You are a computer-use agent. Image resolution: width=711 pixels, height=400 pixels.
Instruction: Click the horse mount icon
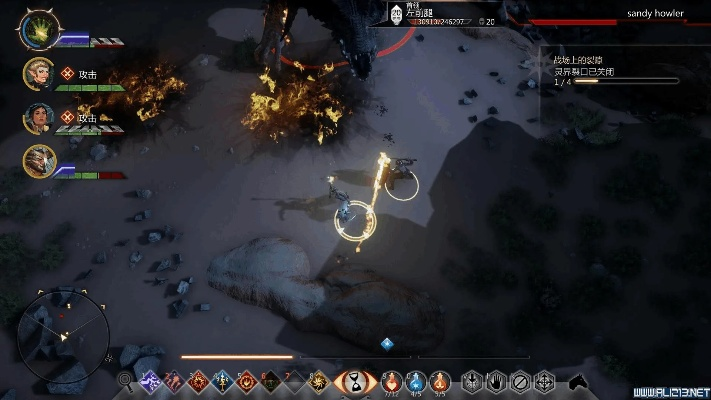pos(577,381)
